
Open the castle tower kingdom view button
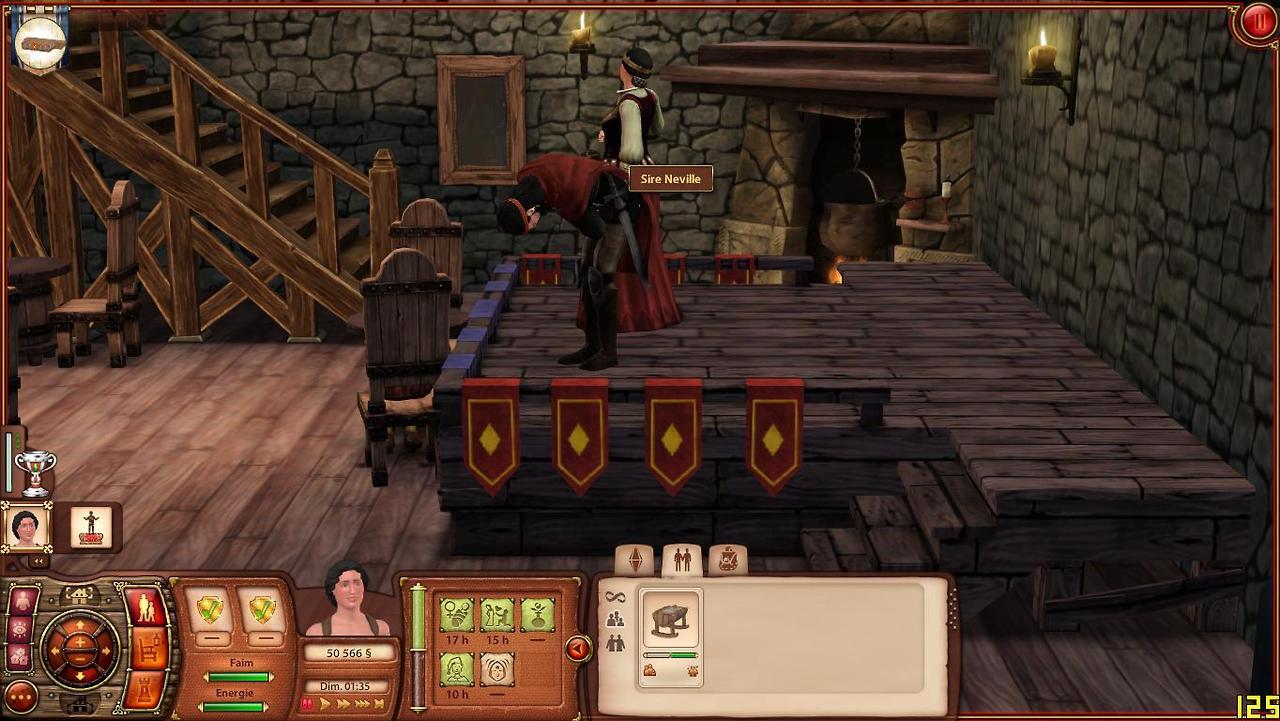pos(144,688)
